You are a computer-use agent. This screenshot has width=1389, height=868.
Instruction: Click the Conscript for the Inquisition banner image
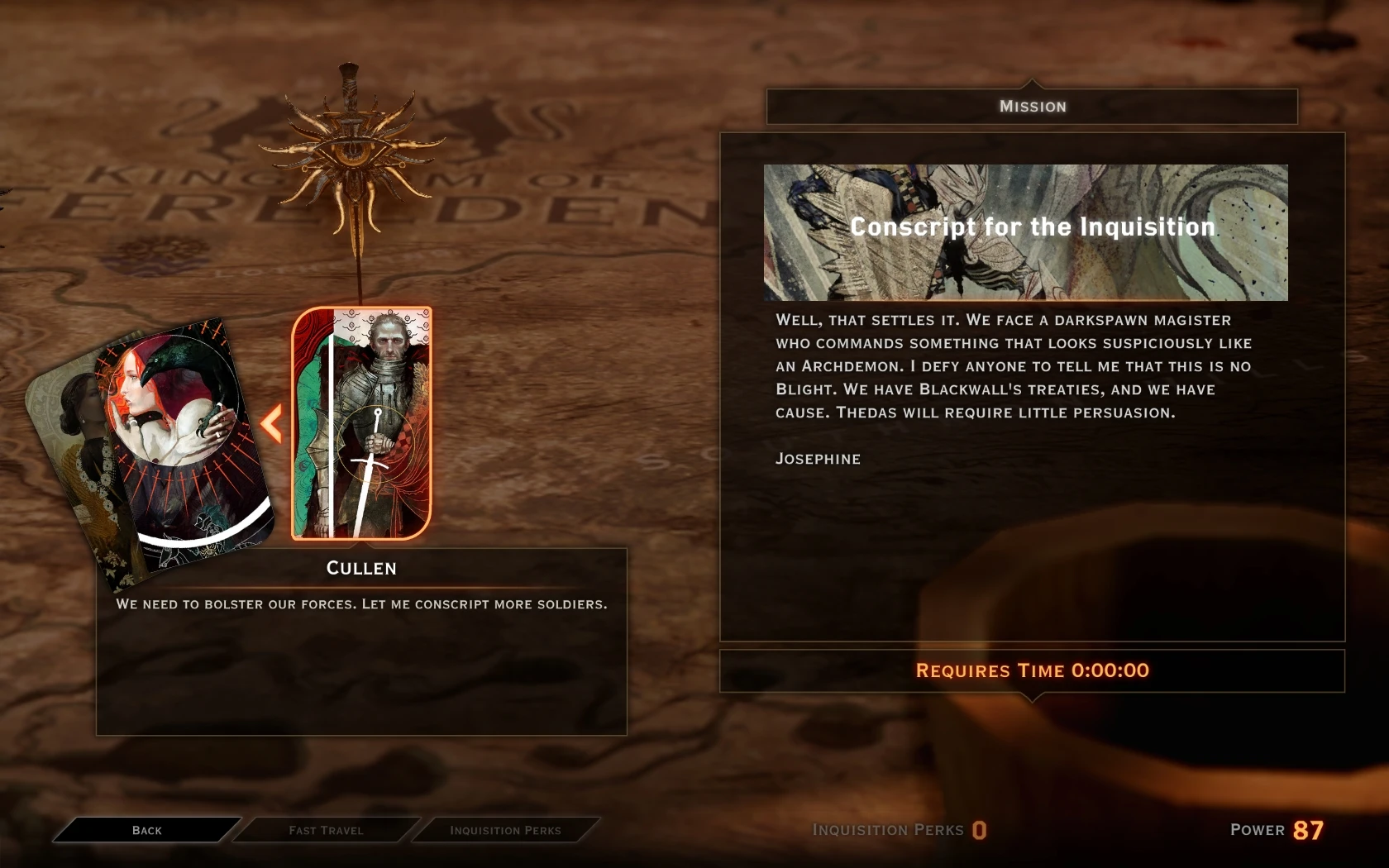click(x=1025, y=231)
